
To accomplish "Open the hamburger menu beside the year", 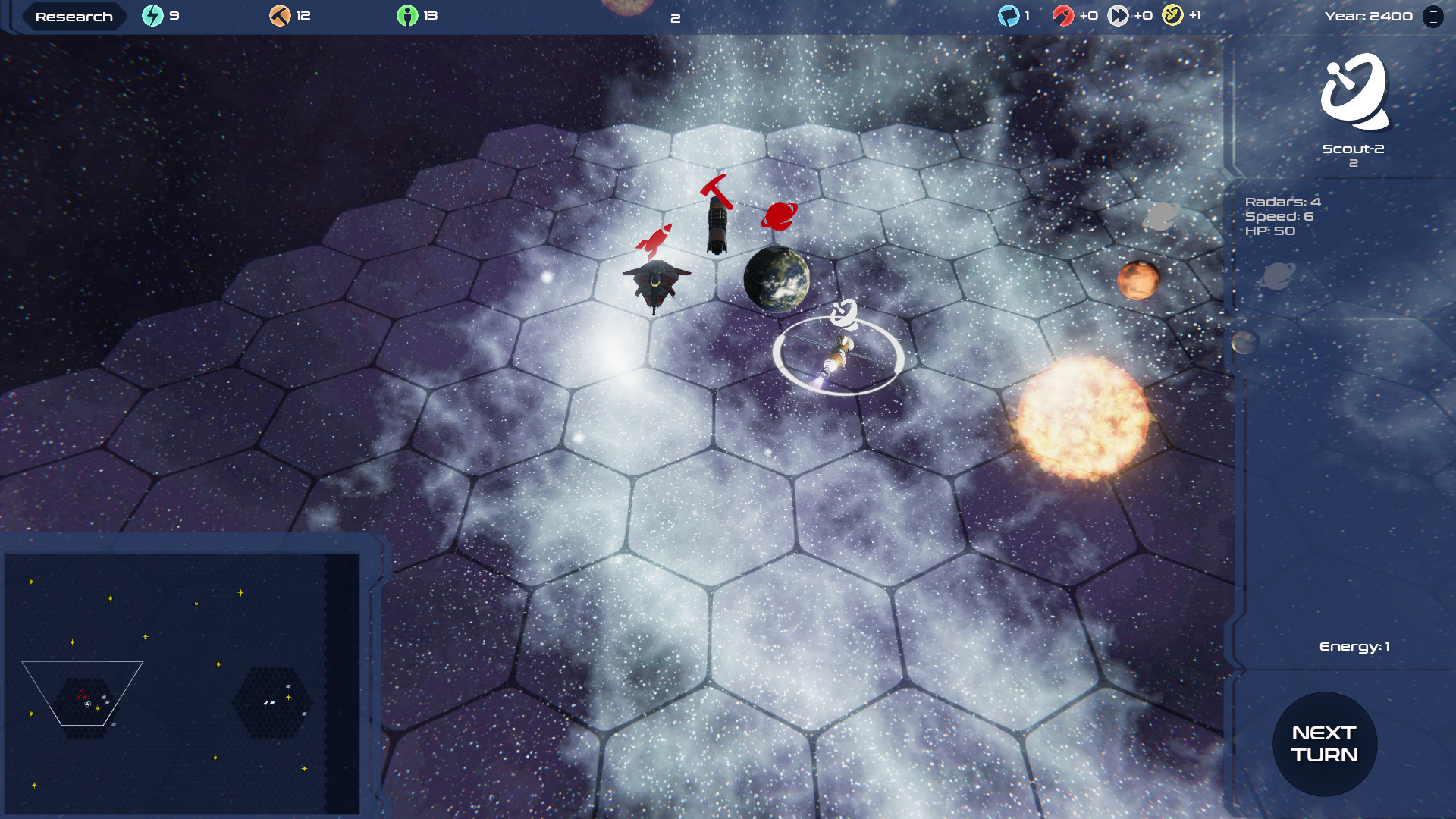I will 1432,17.
